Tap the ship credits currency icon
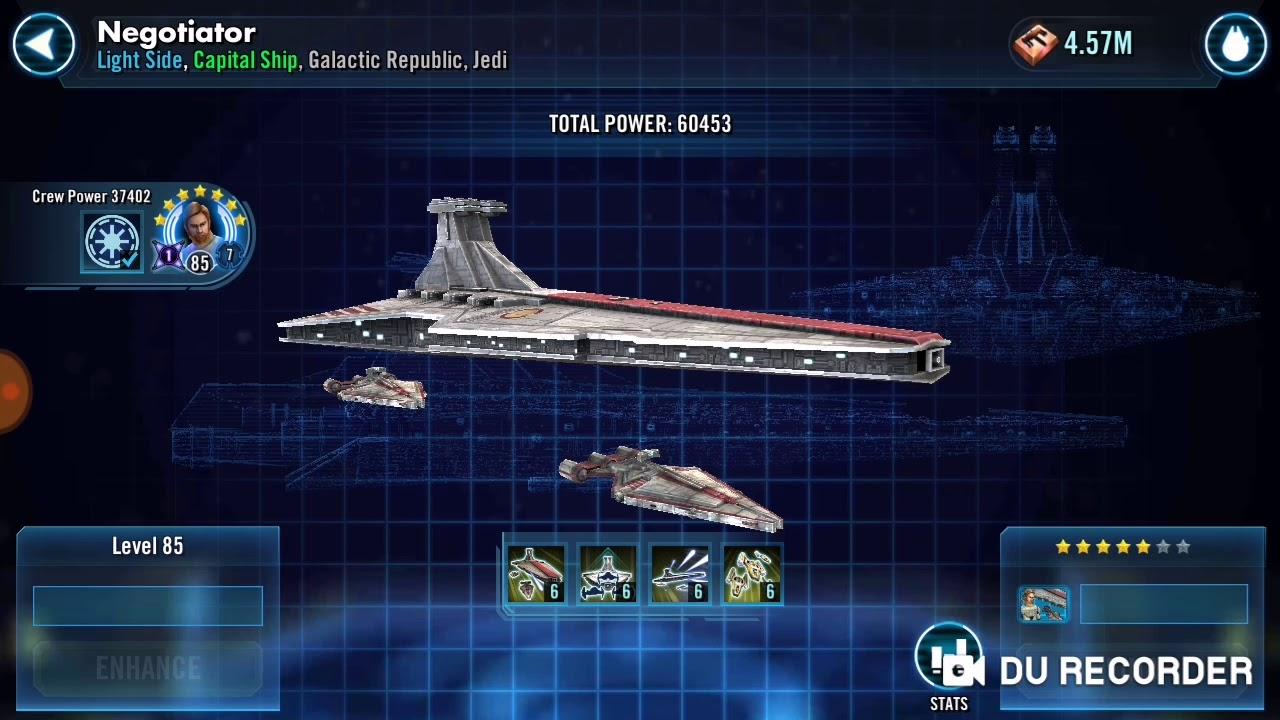1280x720 pixels. click(x=1035, y=44)
